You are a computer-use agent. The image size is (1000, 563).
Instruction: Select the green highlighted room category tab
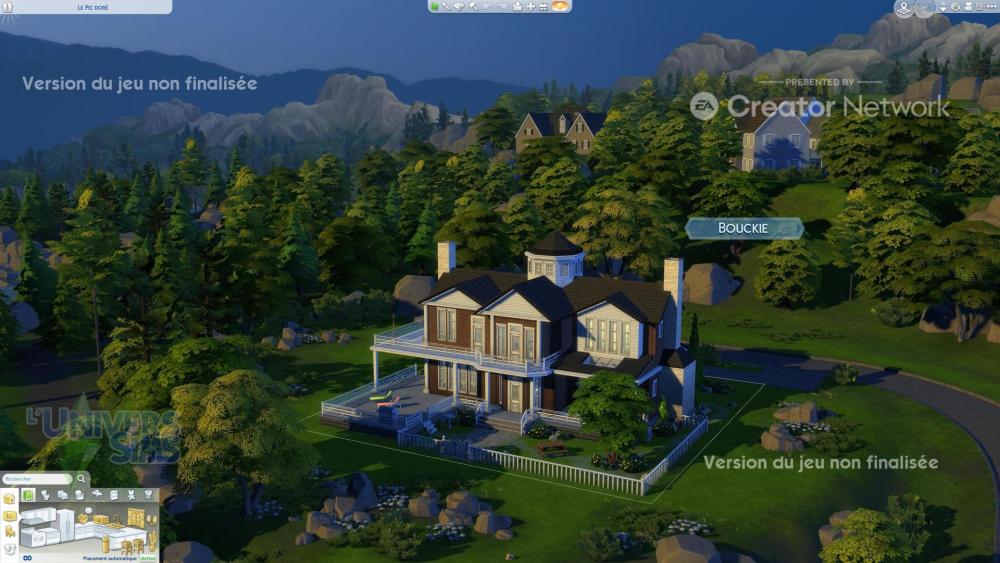[29, 495]
